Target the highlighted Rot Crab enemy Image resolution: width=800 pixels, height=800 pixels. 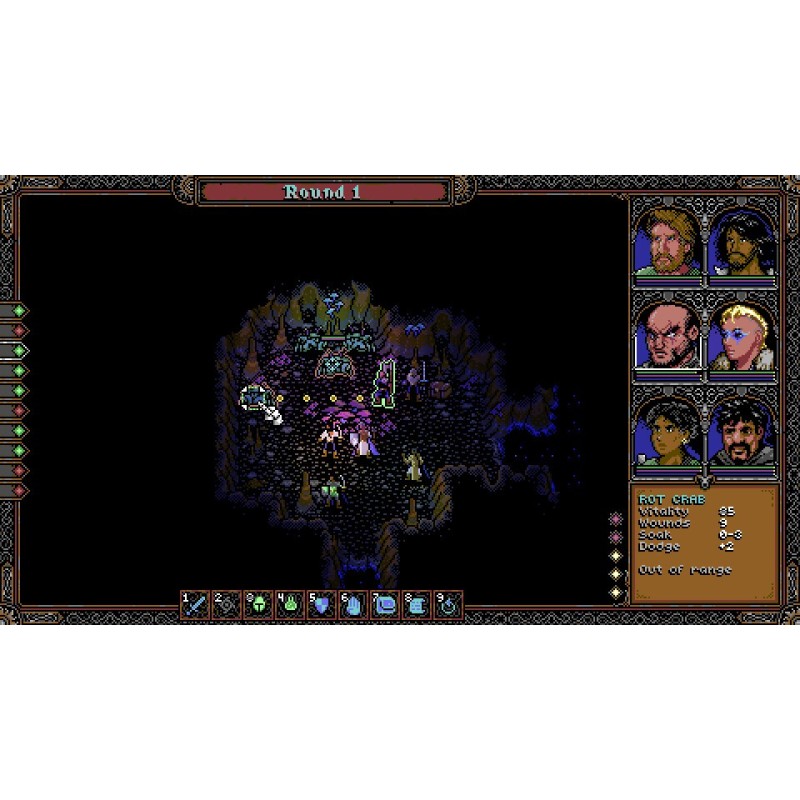click(254, 398)
